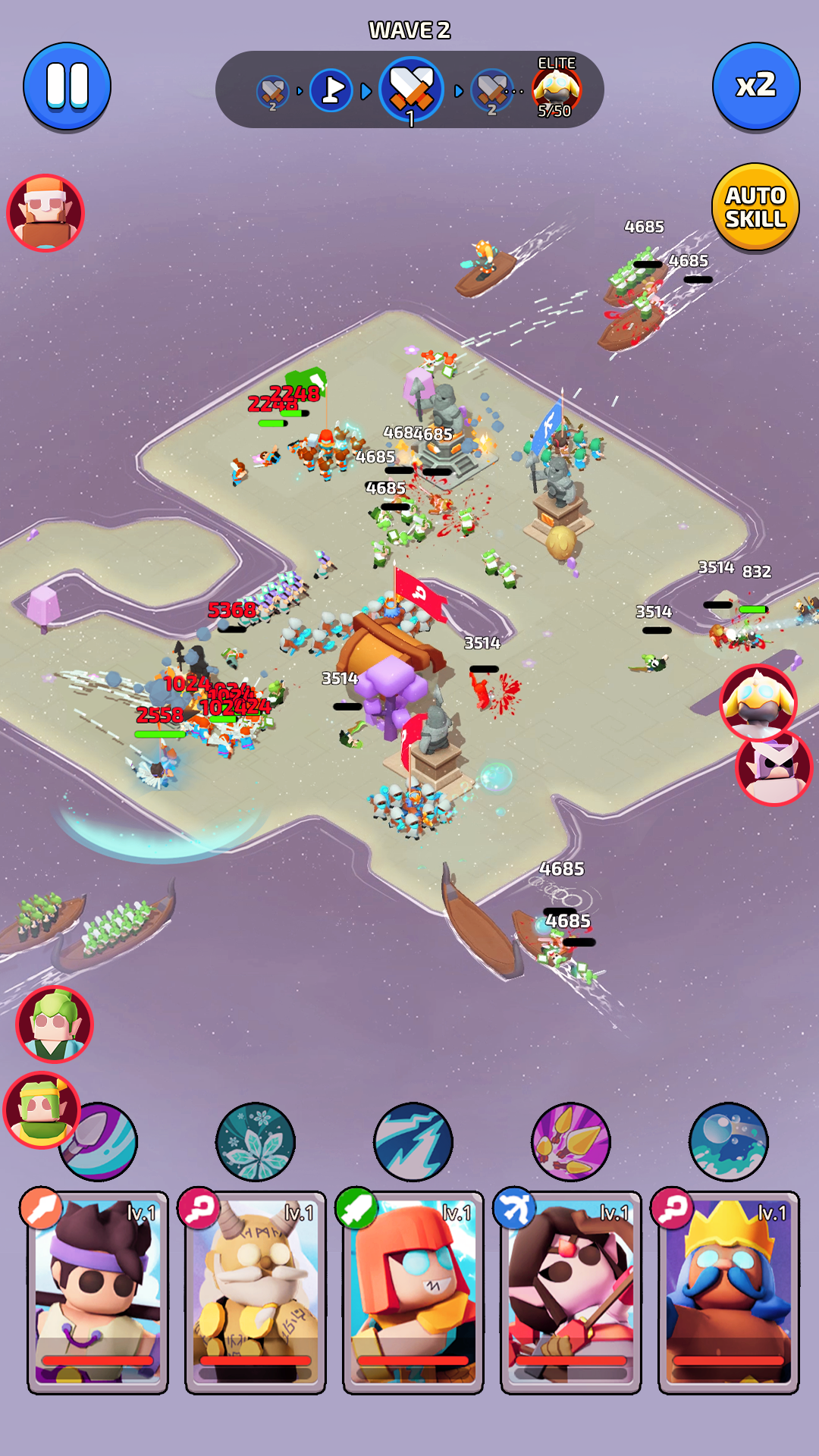Viewport: 819px width, 1456px height.
Task: Tap the green-haired elf portrait
Action: click(55, 1025)
